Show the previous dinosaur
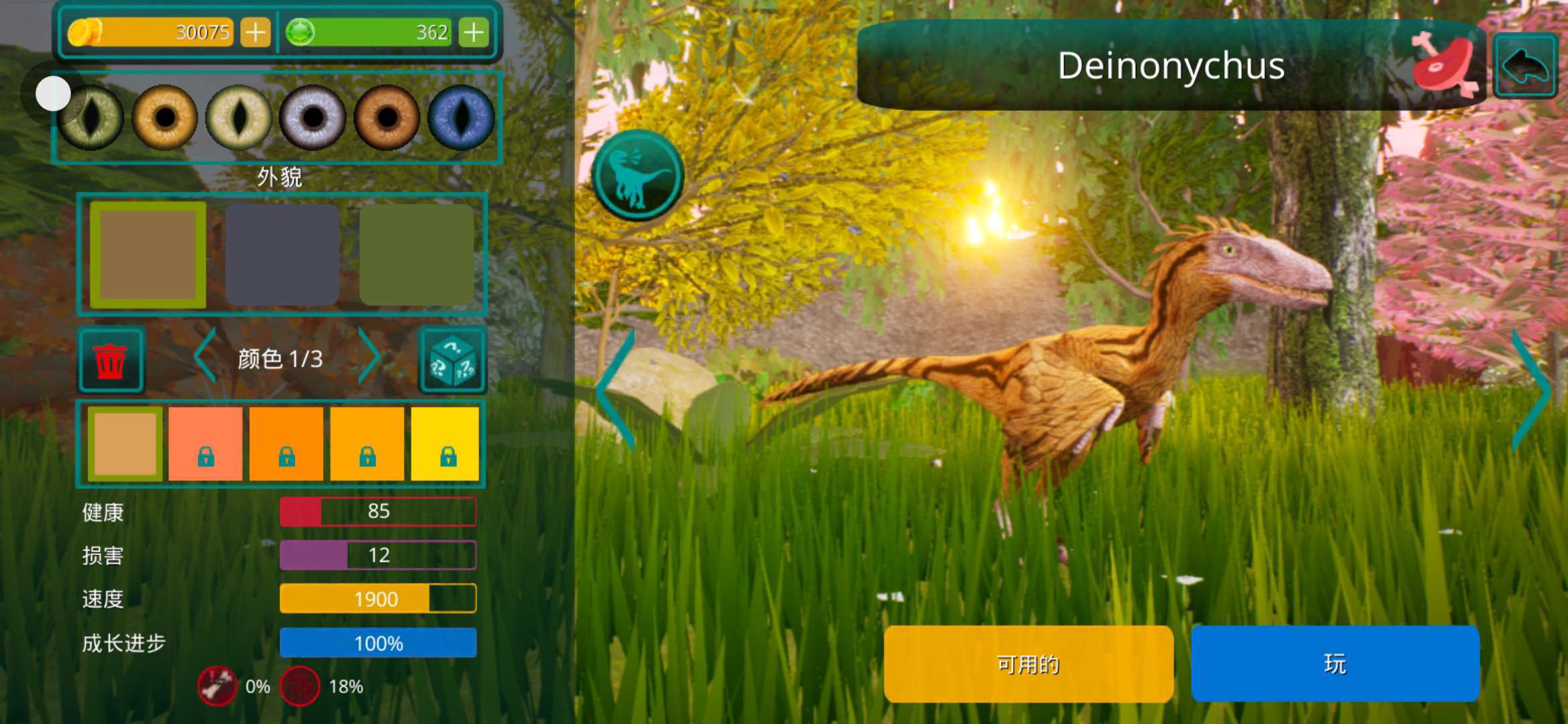This screenshot has width=1568, height=724. 615,390
